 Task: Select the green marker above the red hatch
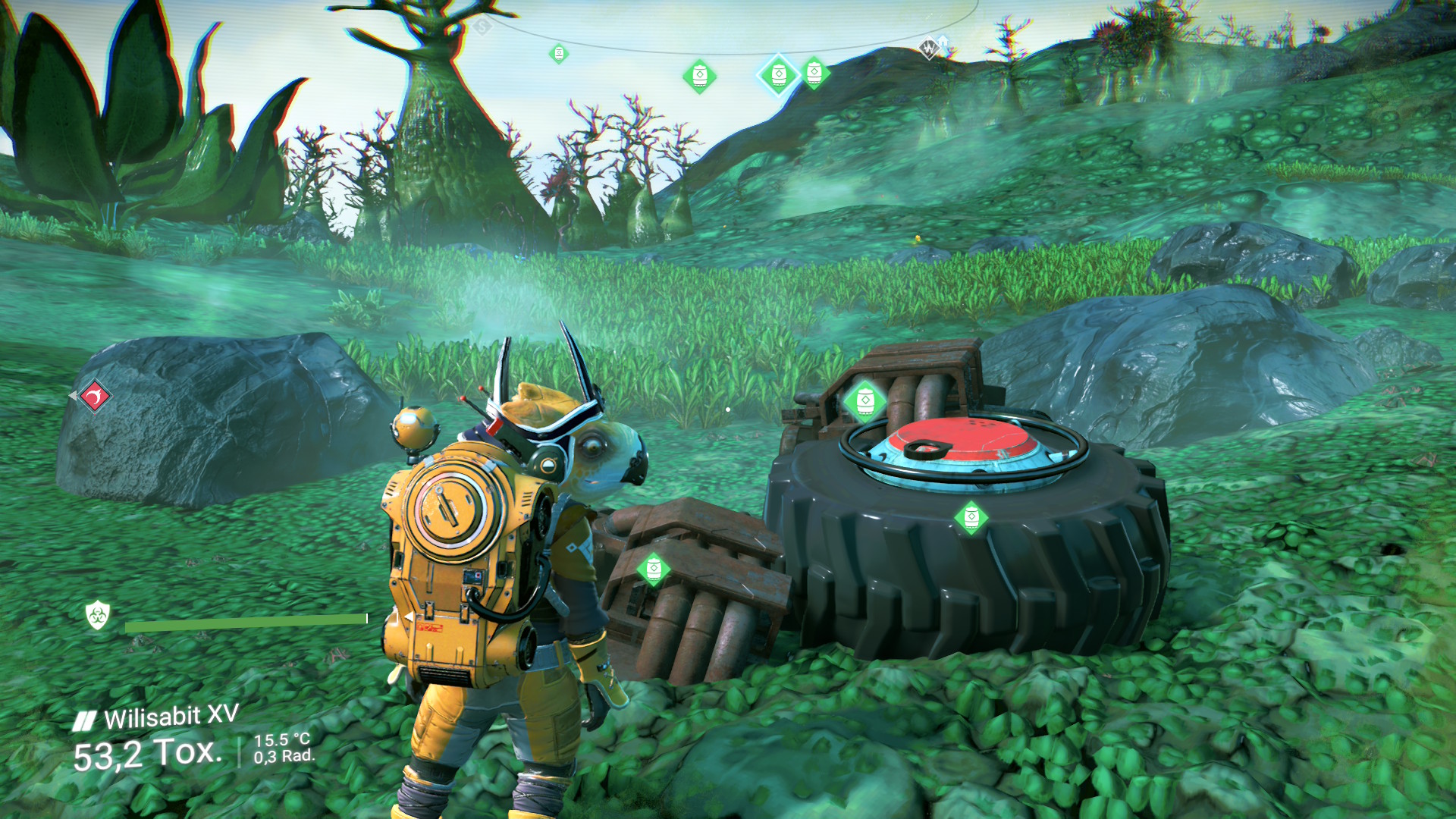[864, 400]
